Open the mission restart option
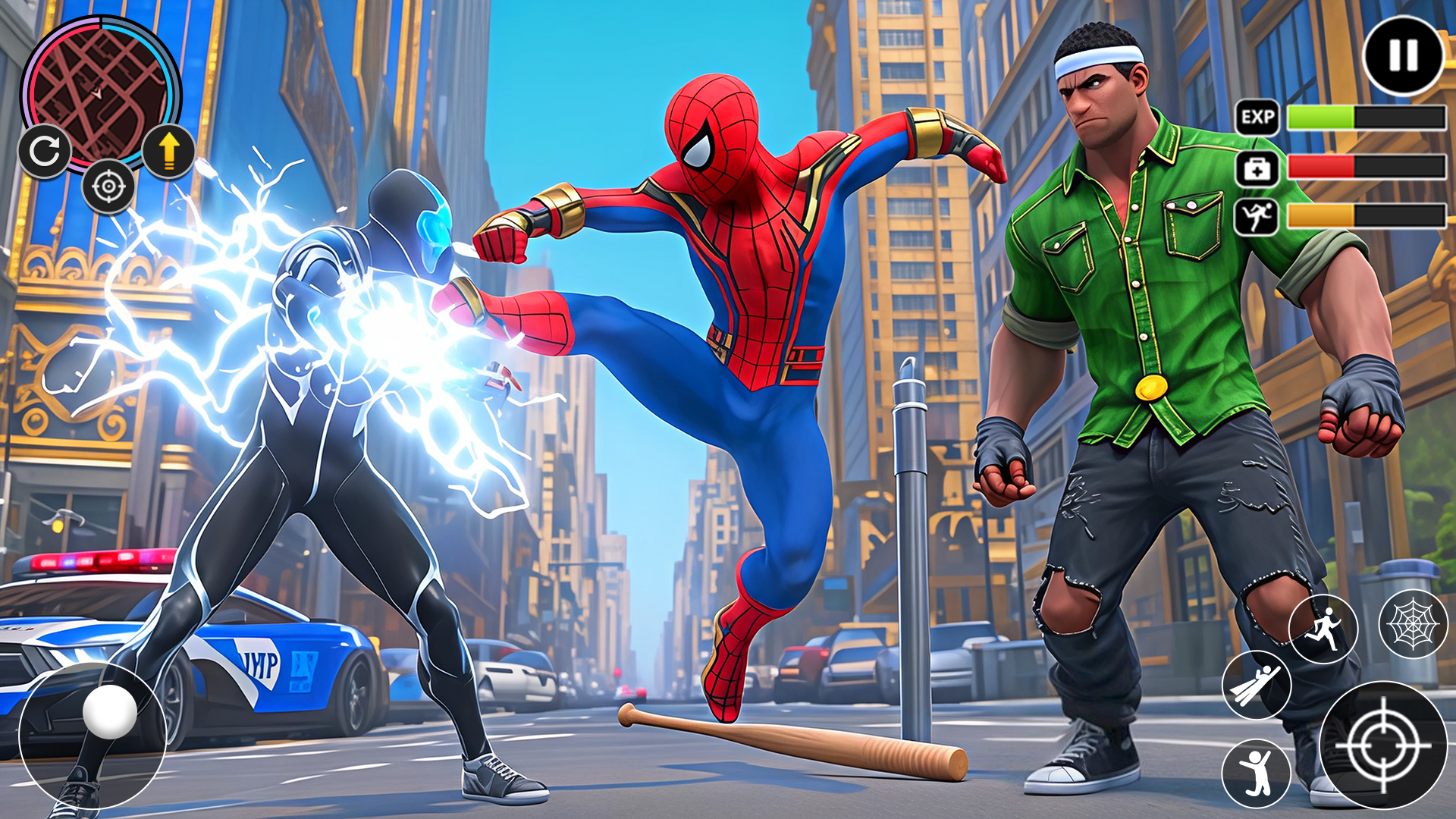Screen dimensions: 1456x819 point(45,152)
